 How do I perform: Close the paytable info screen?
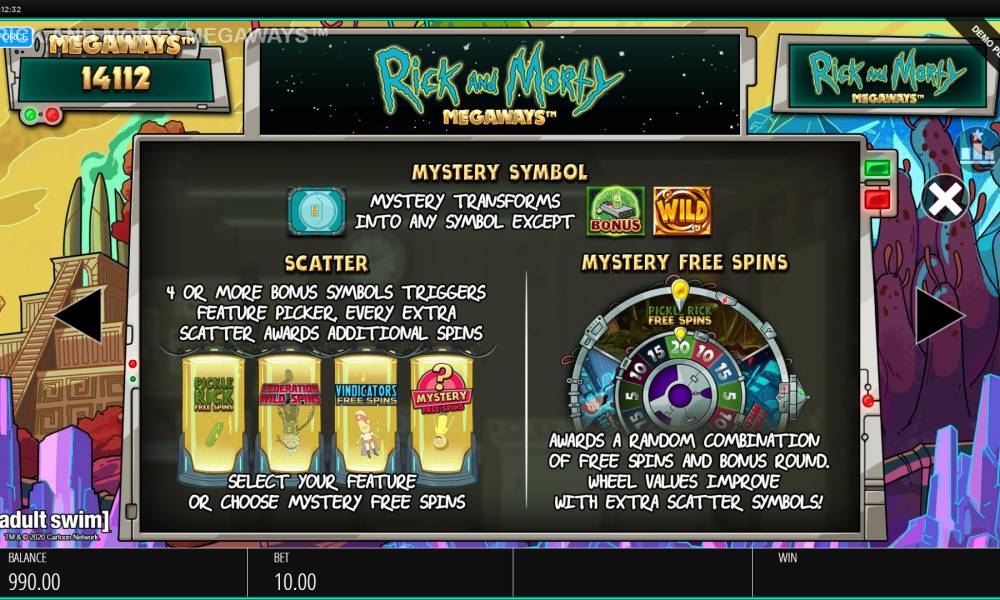click(x=943, y=201)
